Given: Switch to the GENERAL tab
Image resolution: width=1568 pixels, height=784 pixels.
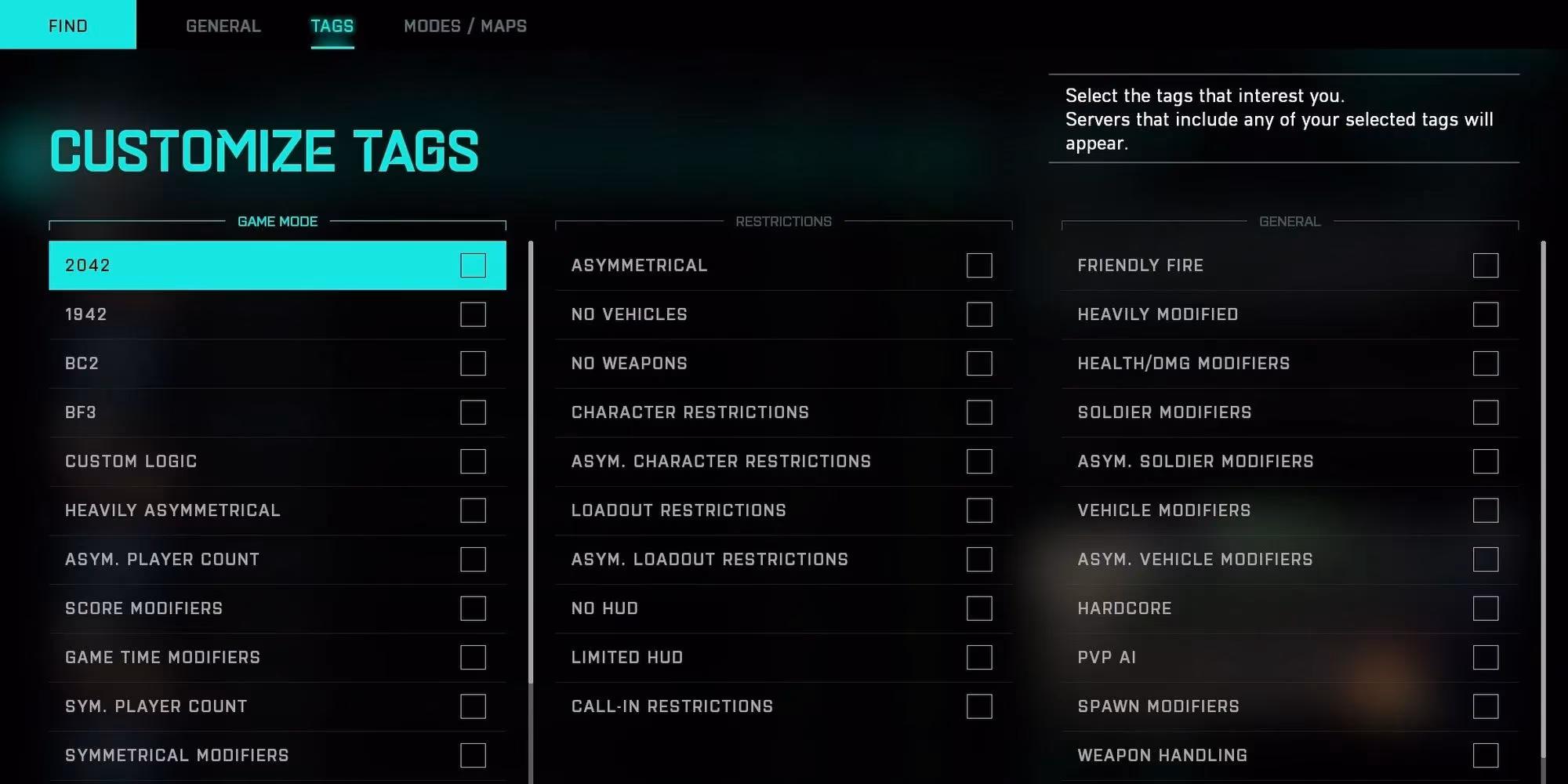Looking at the screenshot, I should [x=223, y=26].
